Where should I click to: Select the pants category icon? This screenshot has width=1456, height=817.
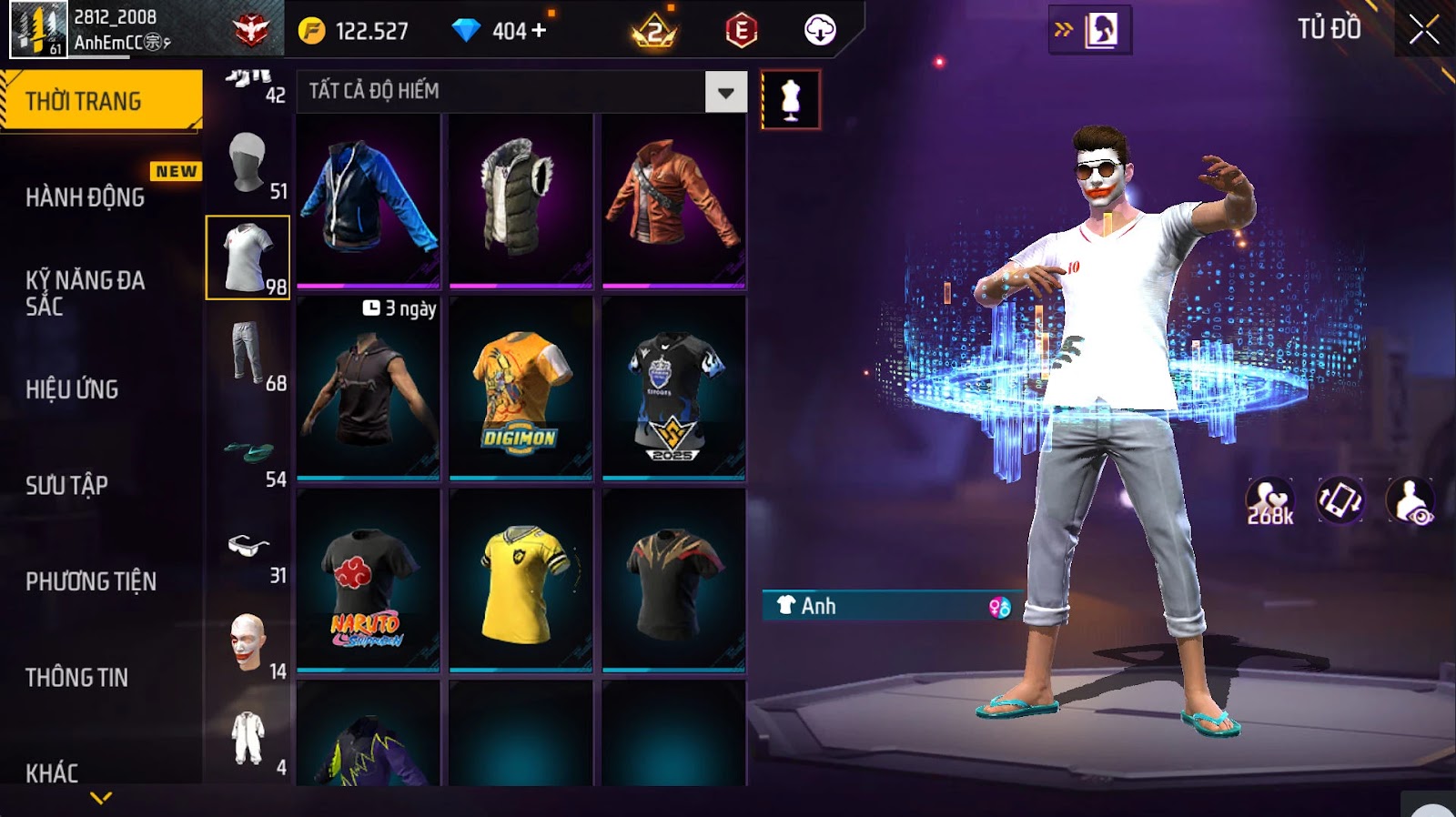pyautogui.click(x=248, y=354)
